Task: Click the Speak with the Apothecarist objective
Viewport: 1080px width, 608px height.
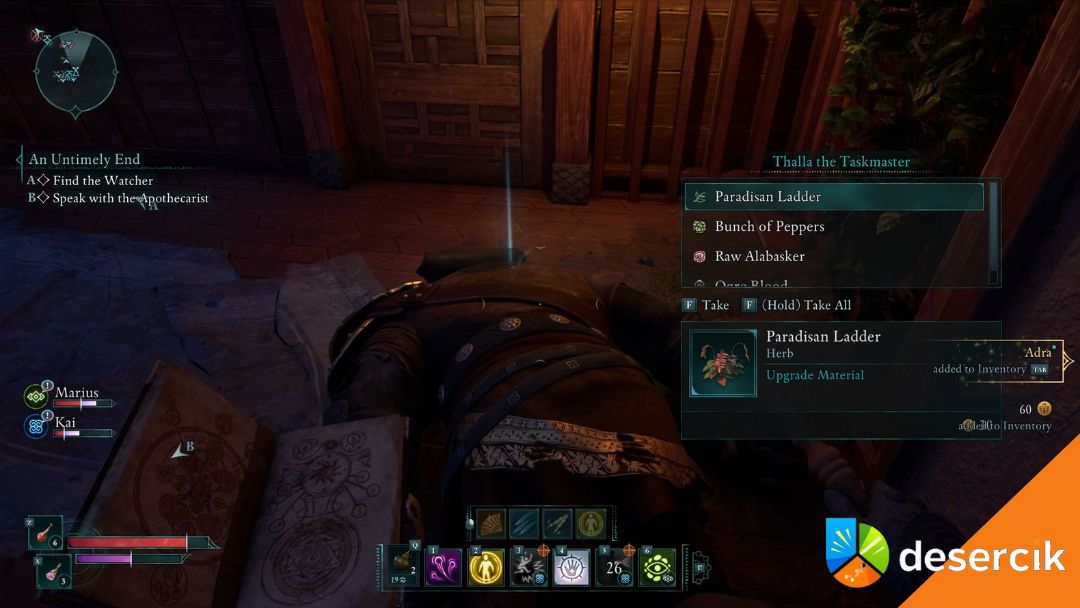Action: click(130, 198)
